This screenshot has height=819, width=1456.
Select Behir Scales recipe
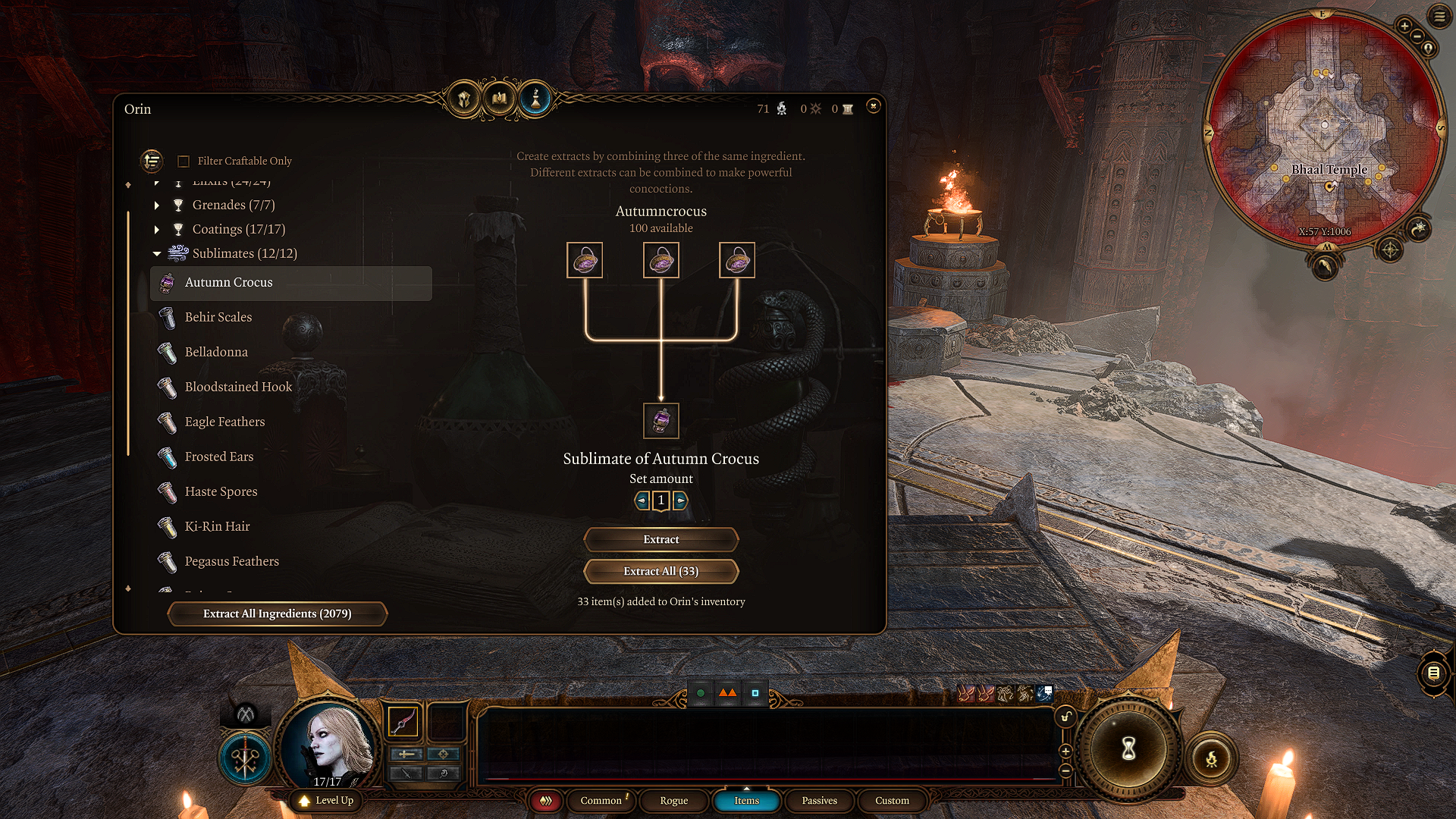point(218,318)
